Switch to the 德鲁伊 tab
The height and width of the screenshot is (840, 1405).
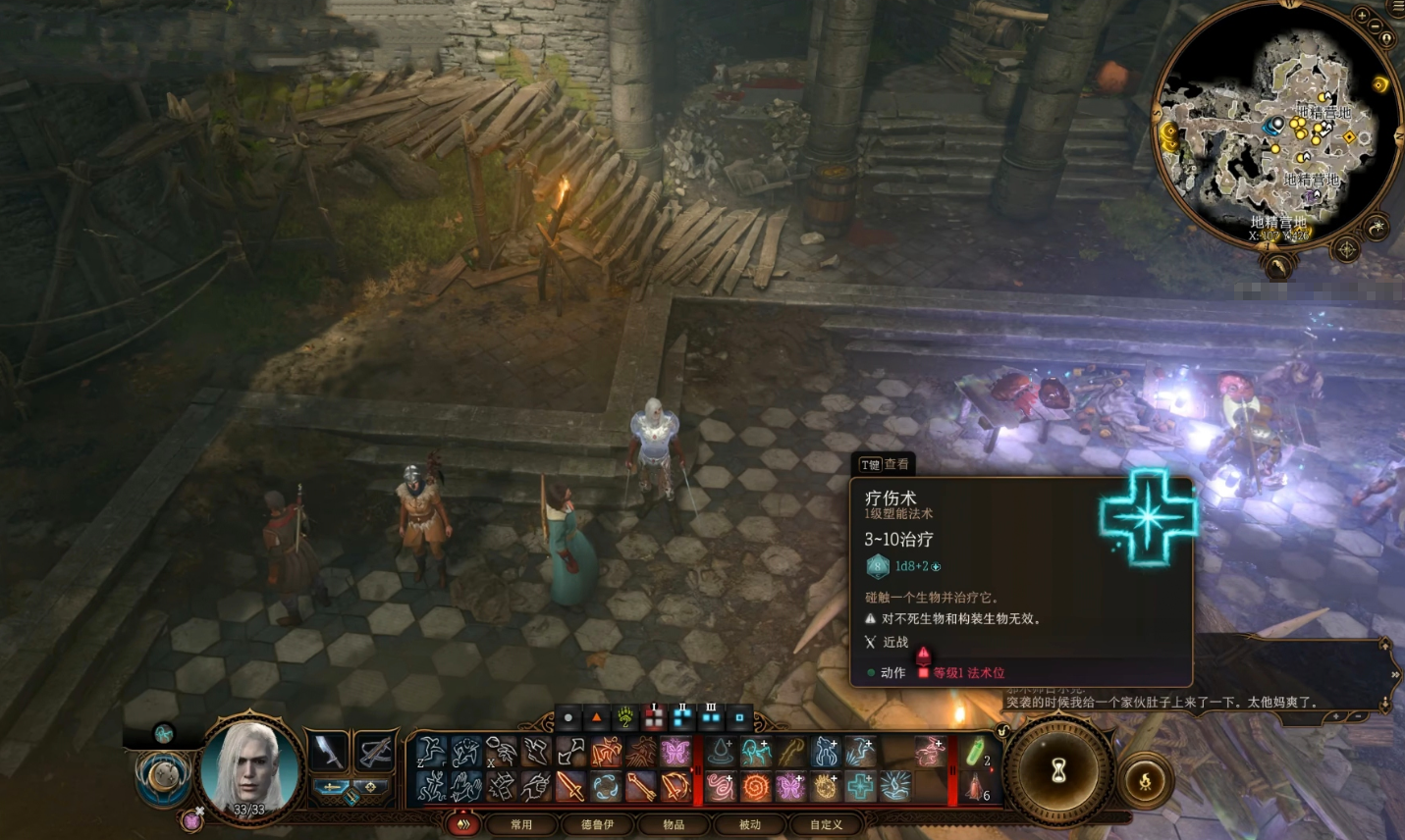[597, 824]
